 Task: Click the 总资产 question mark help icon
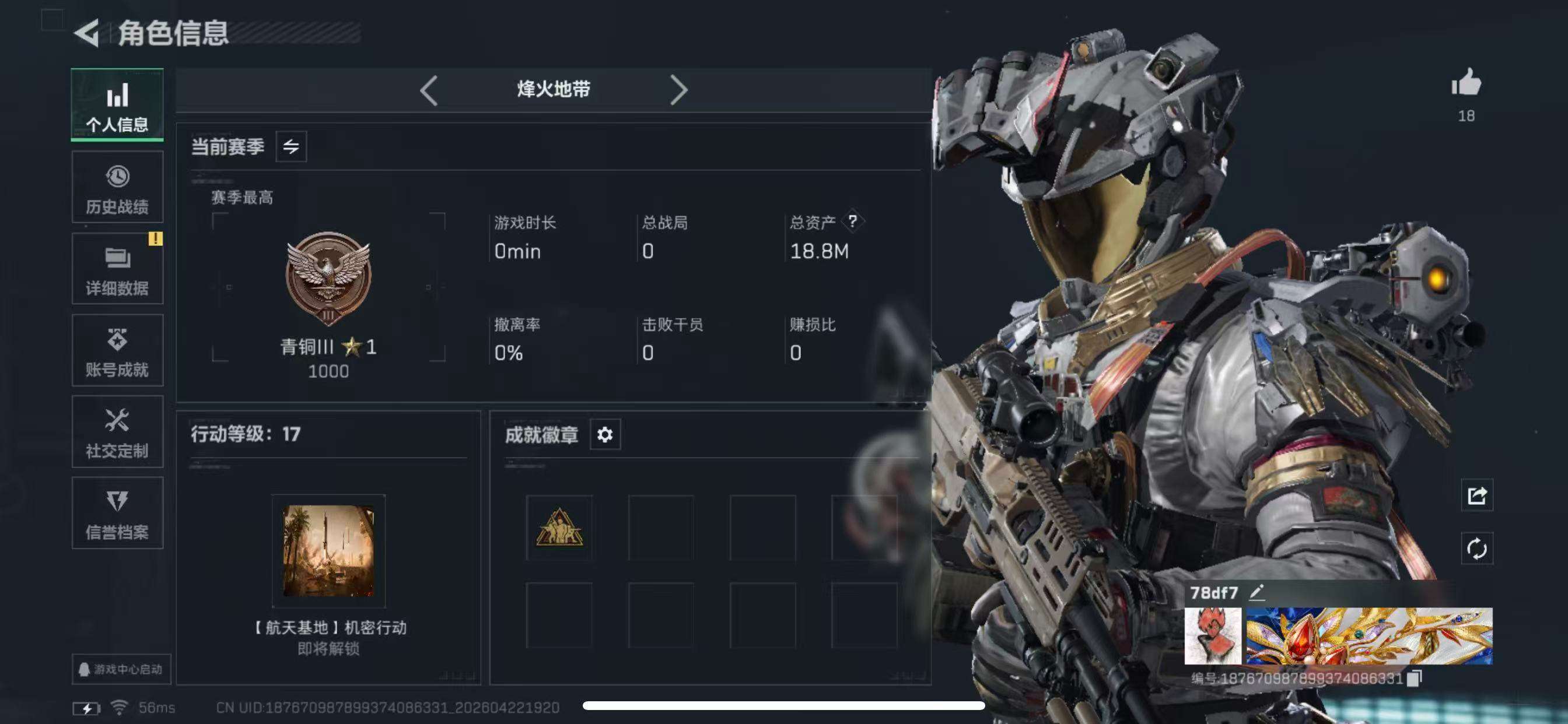click(x=853, y=222)
